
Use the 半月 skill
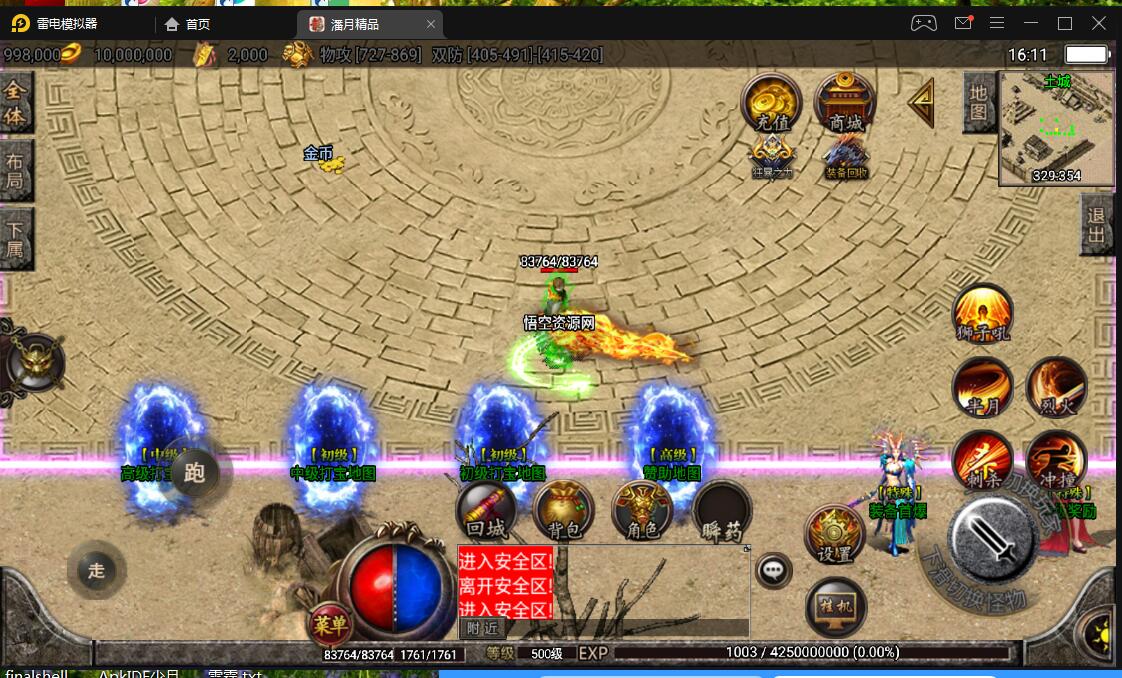pos(983,387)
